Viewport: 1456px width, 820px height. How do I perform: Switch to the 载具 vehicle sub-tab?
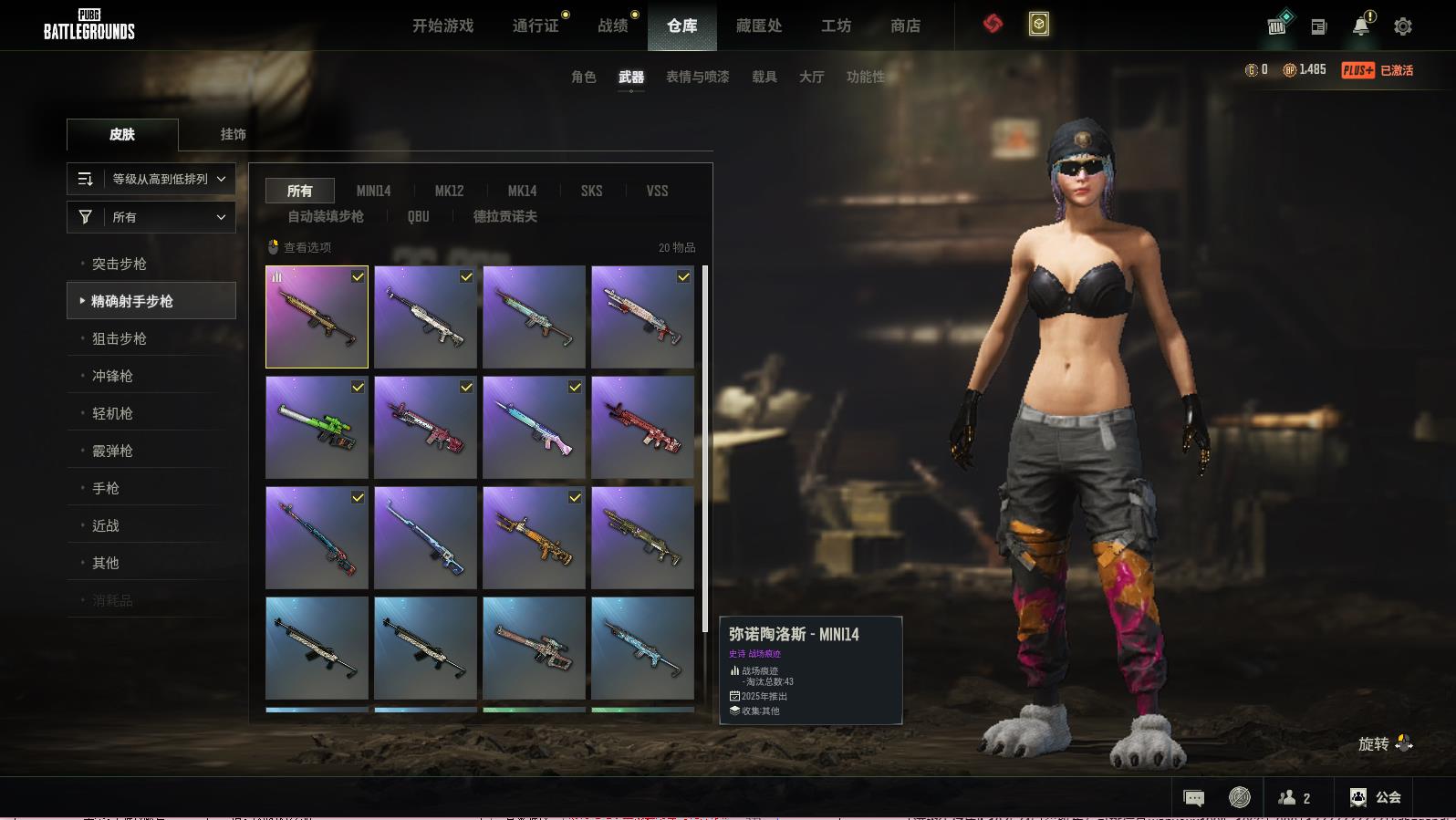click(764, 77)
